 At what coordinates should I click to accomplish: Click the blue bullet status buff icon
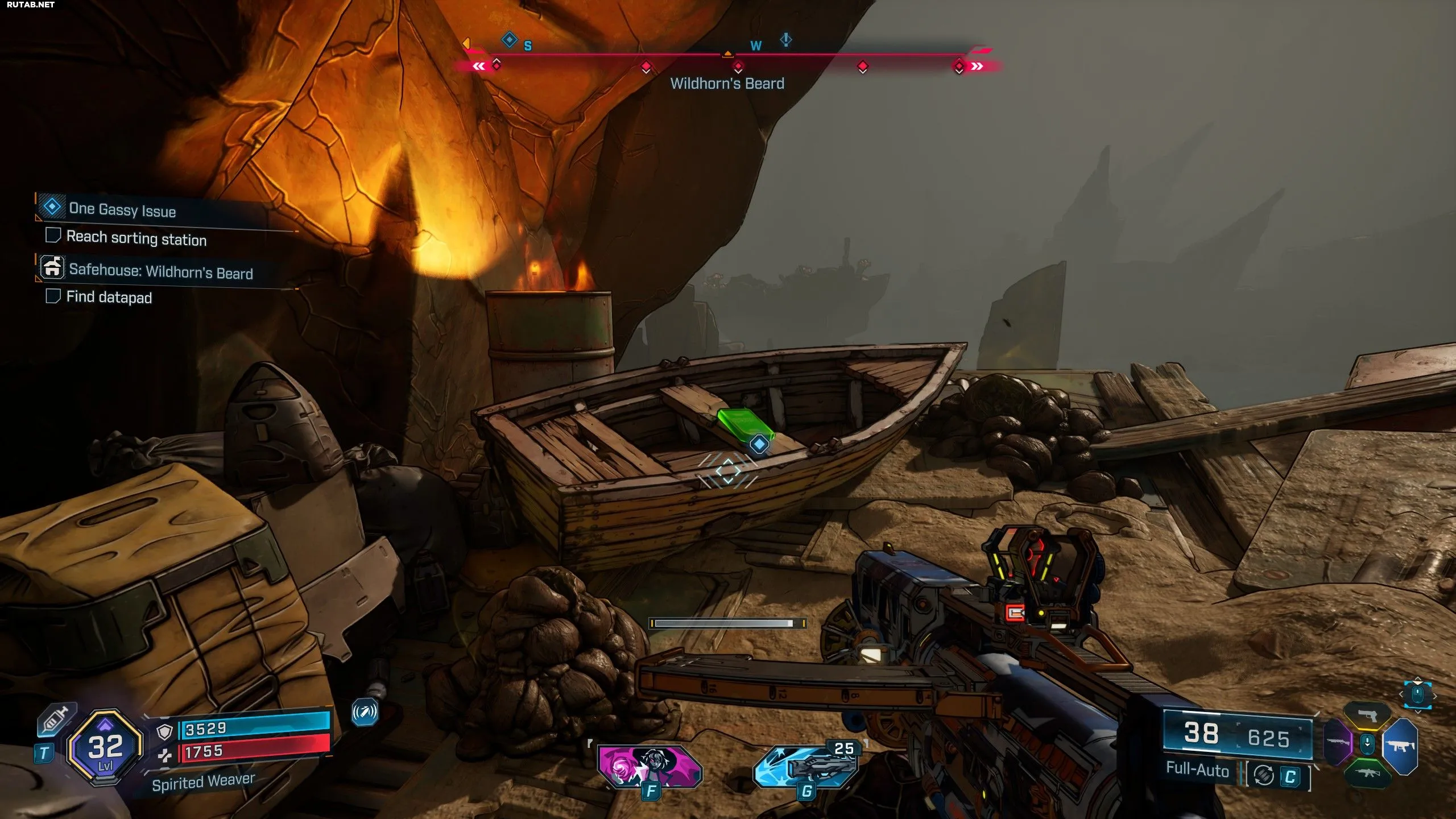pyautogui.click(x=365, y=712)
